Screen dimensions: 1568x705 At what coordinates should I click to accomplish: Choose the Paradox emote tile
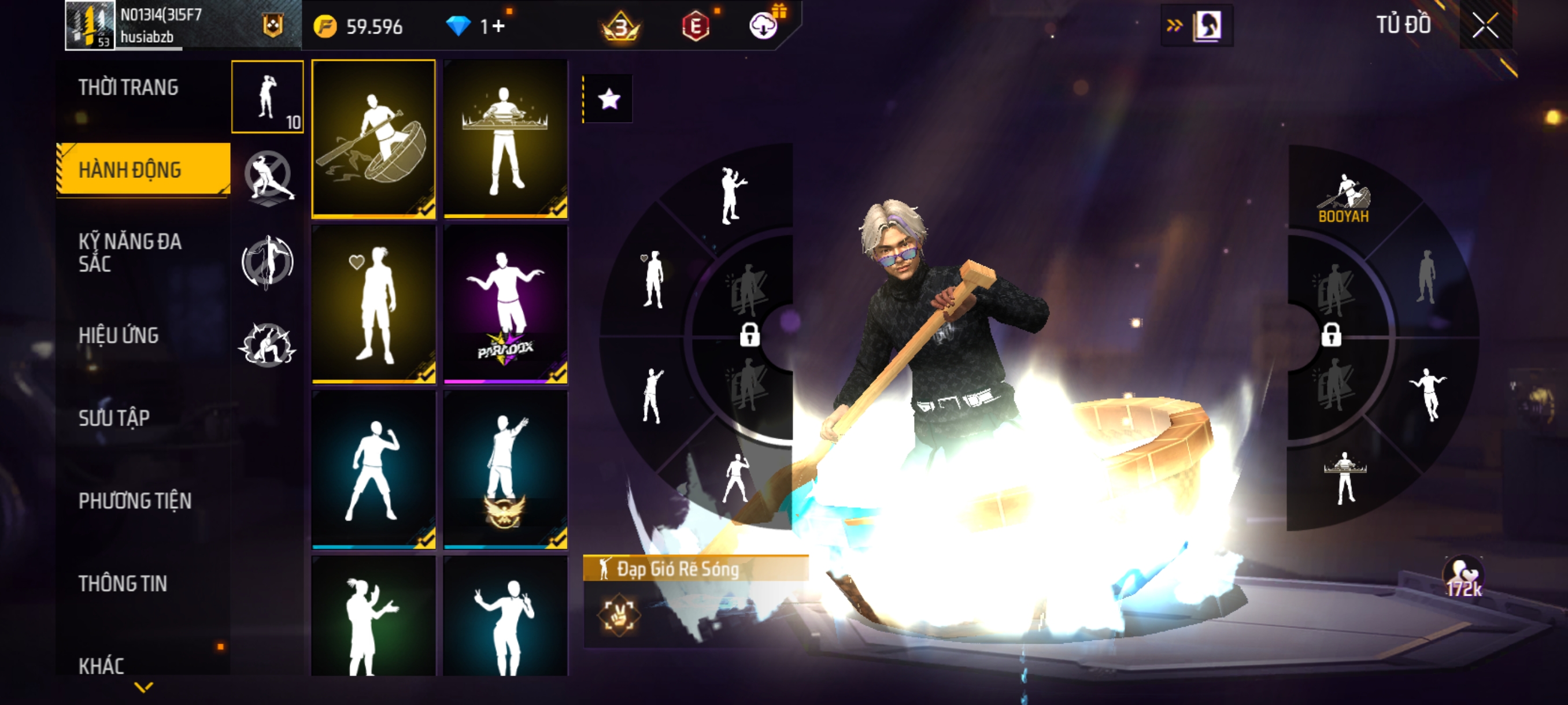click(505, 304)
